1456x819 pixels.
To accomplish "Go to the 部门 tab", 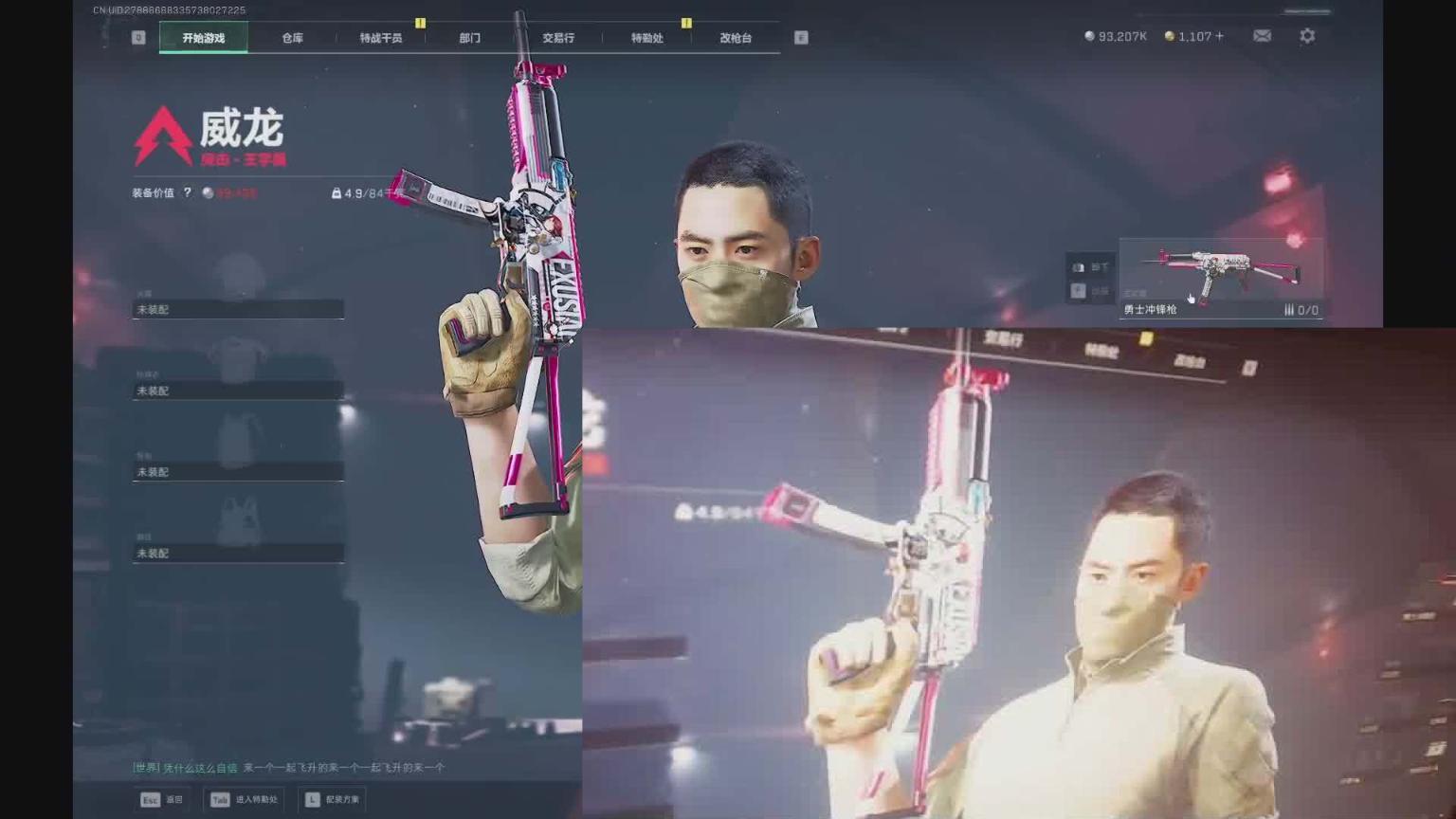I will coord(470,38).
